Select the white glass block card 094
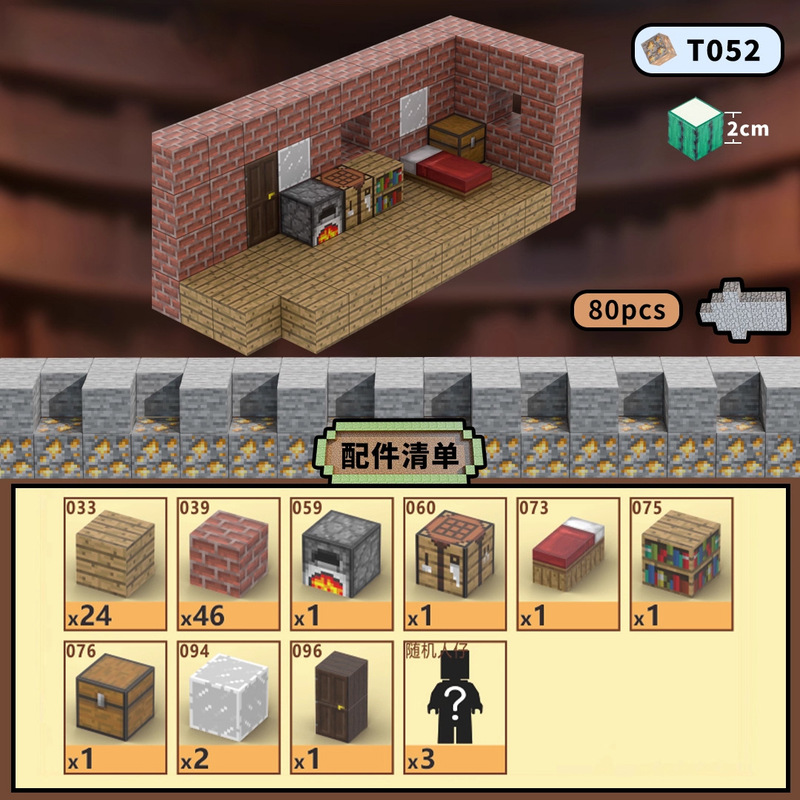 pos(228,708)
